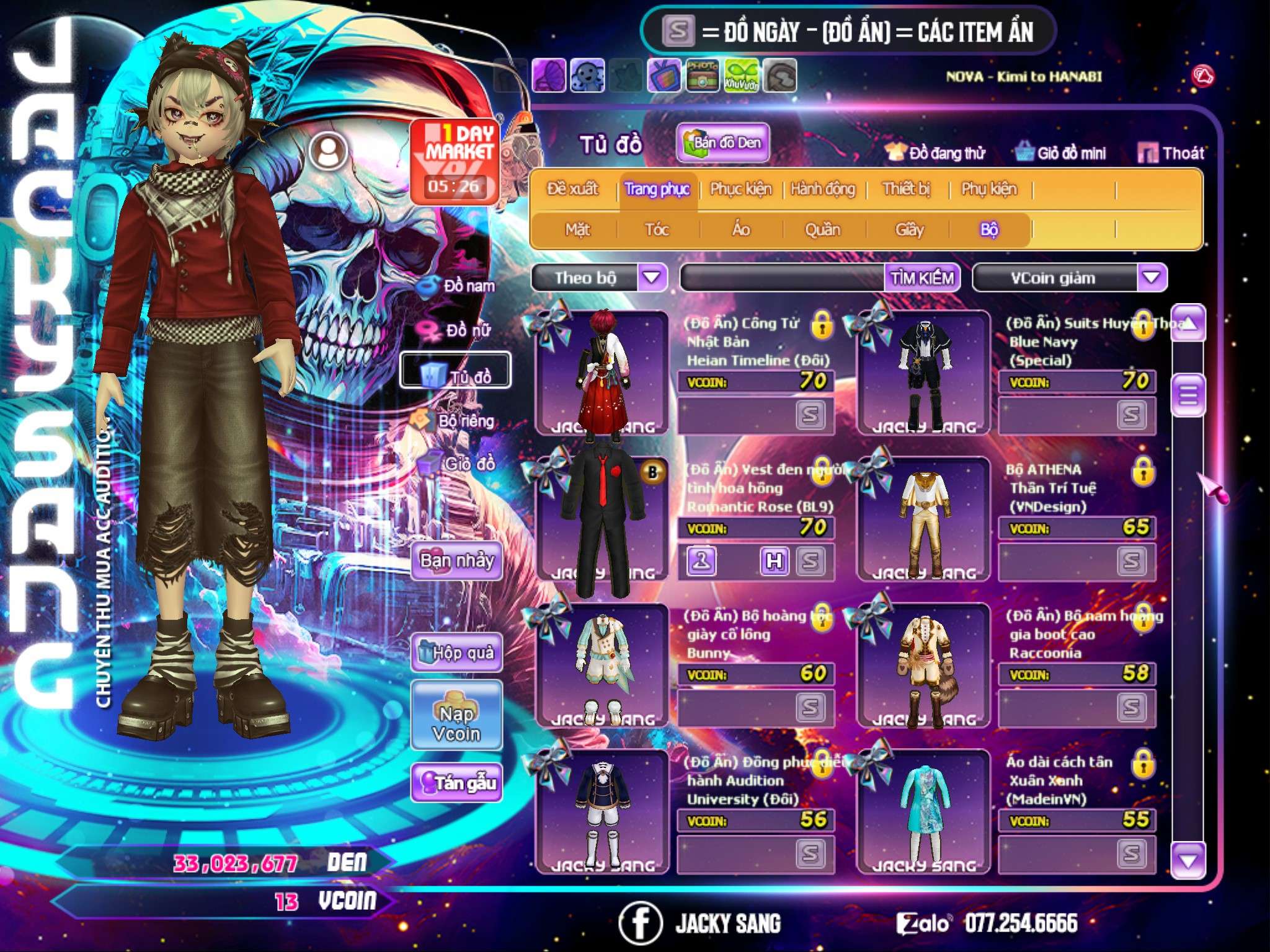Open the Hộp quà gift box
The height and width of the screenshot is (952, 1270).
click(x=457, y=653)
